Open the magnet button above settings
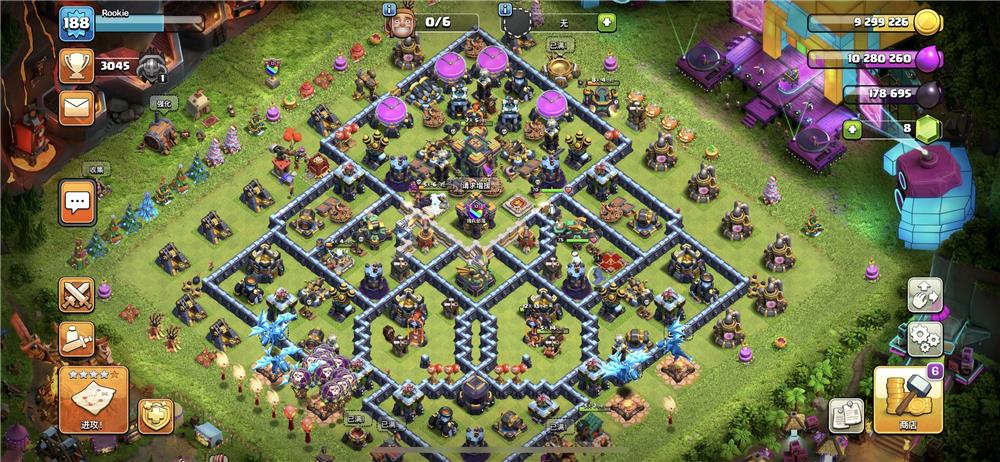1000x462 pixels. coord(925,294)
